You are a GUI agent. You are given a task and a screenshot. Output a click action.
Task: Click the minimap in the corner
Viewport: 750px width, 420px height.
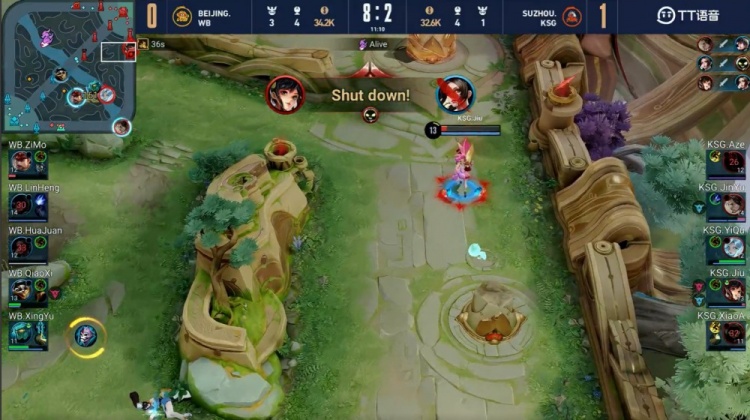(x=68, y=68)
